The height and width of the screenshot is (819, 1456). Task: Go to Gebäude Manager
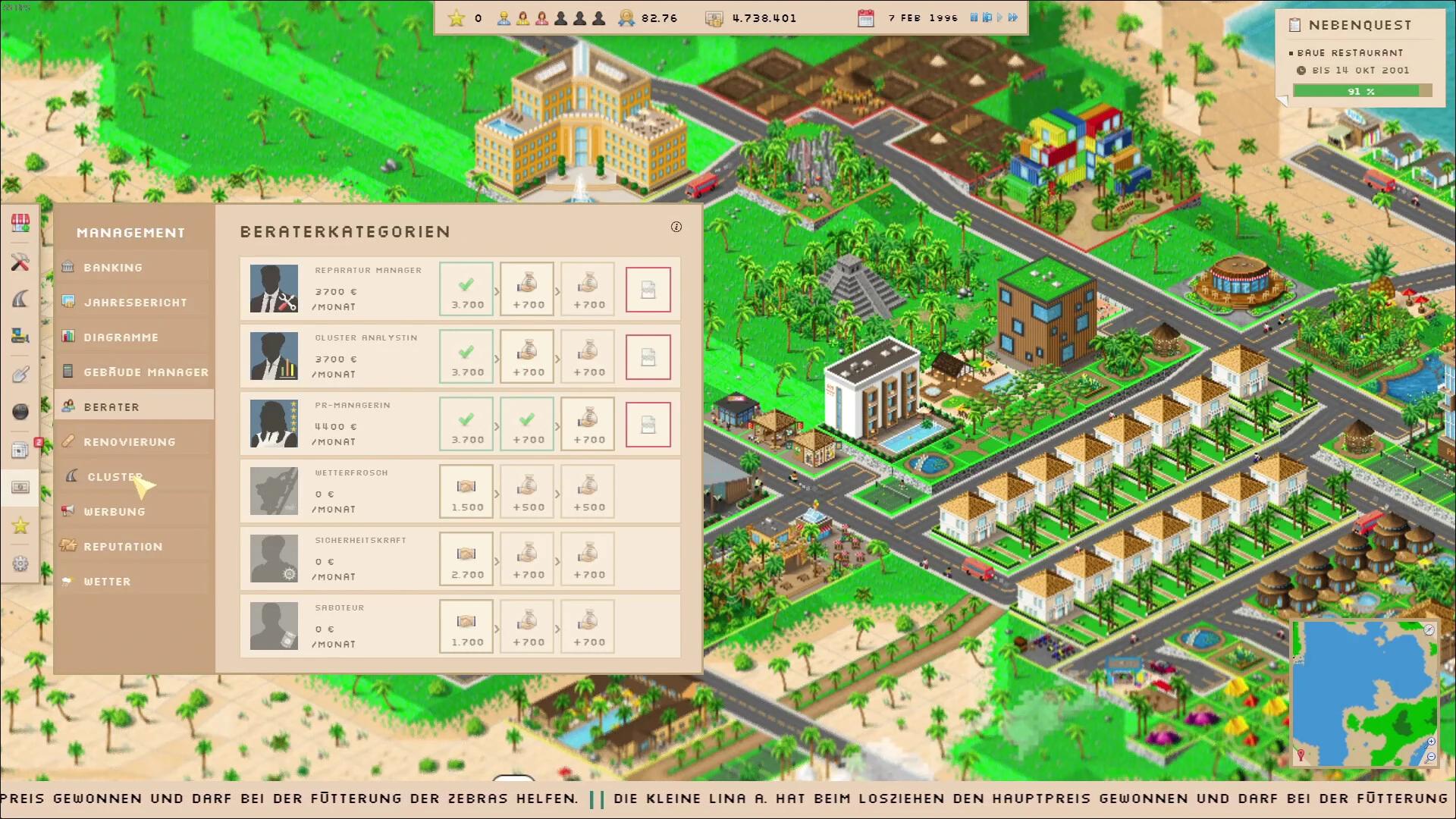(146, 372)
